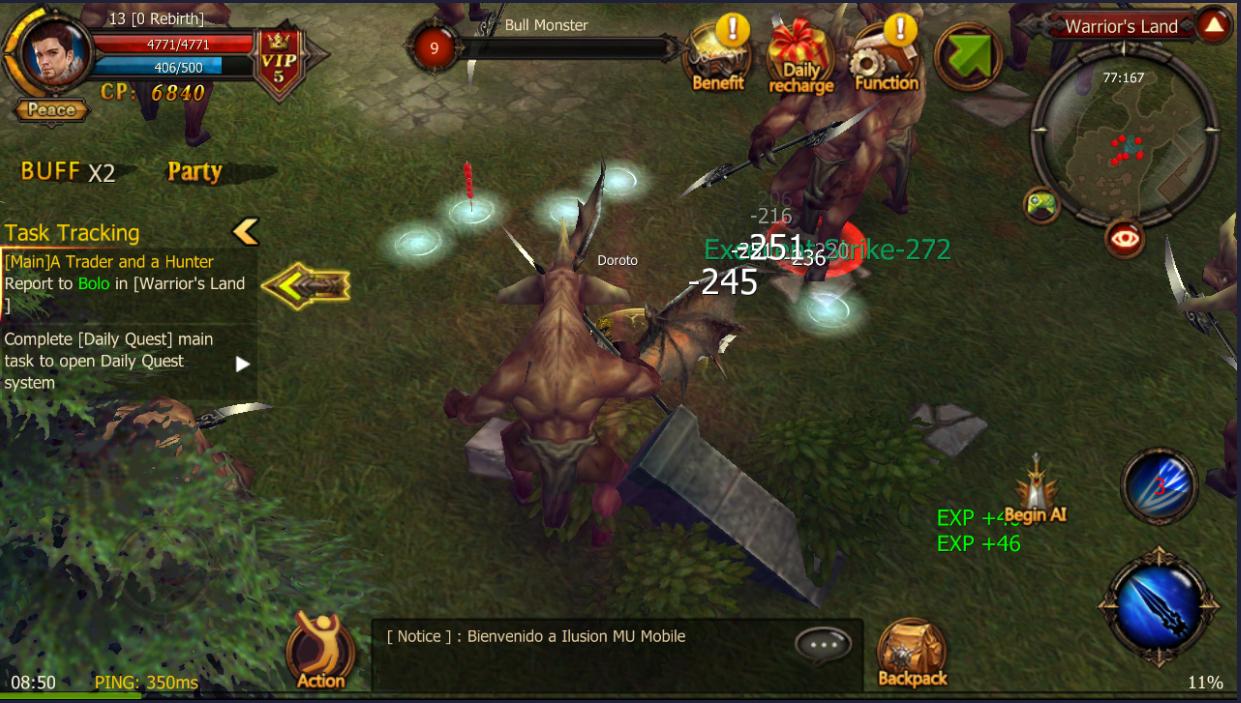Use the main blue blade attack skill
Viewport: 1241px width, 703px height.
tap(1158, 604)
